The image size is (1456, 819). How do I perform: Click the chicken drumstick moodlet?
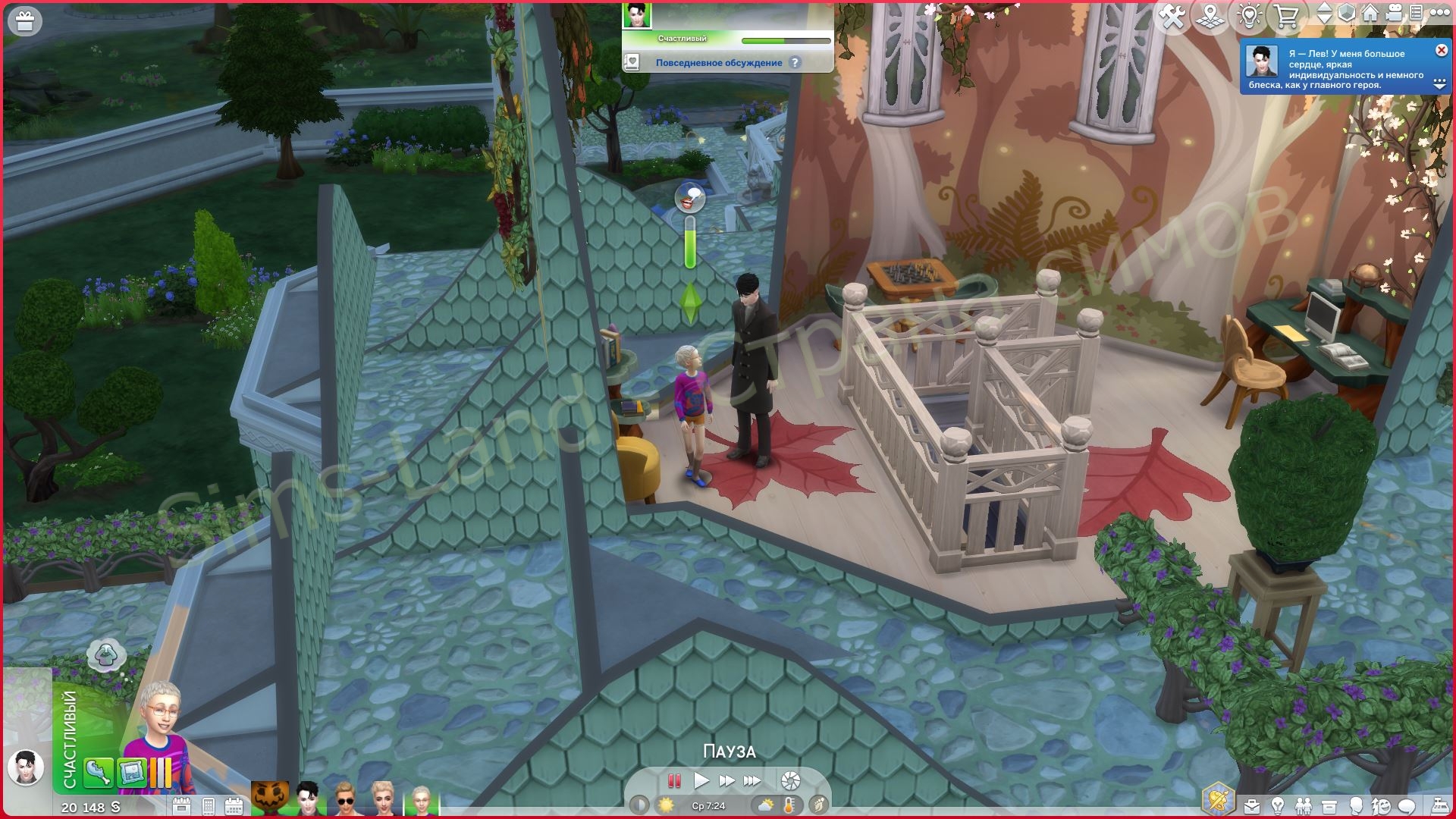click(99, 772)
